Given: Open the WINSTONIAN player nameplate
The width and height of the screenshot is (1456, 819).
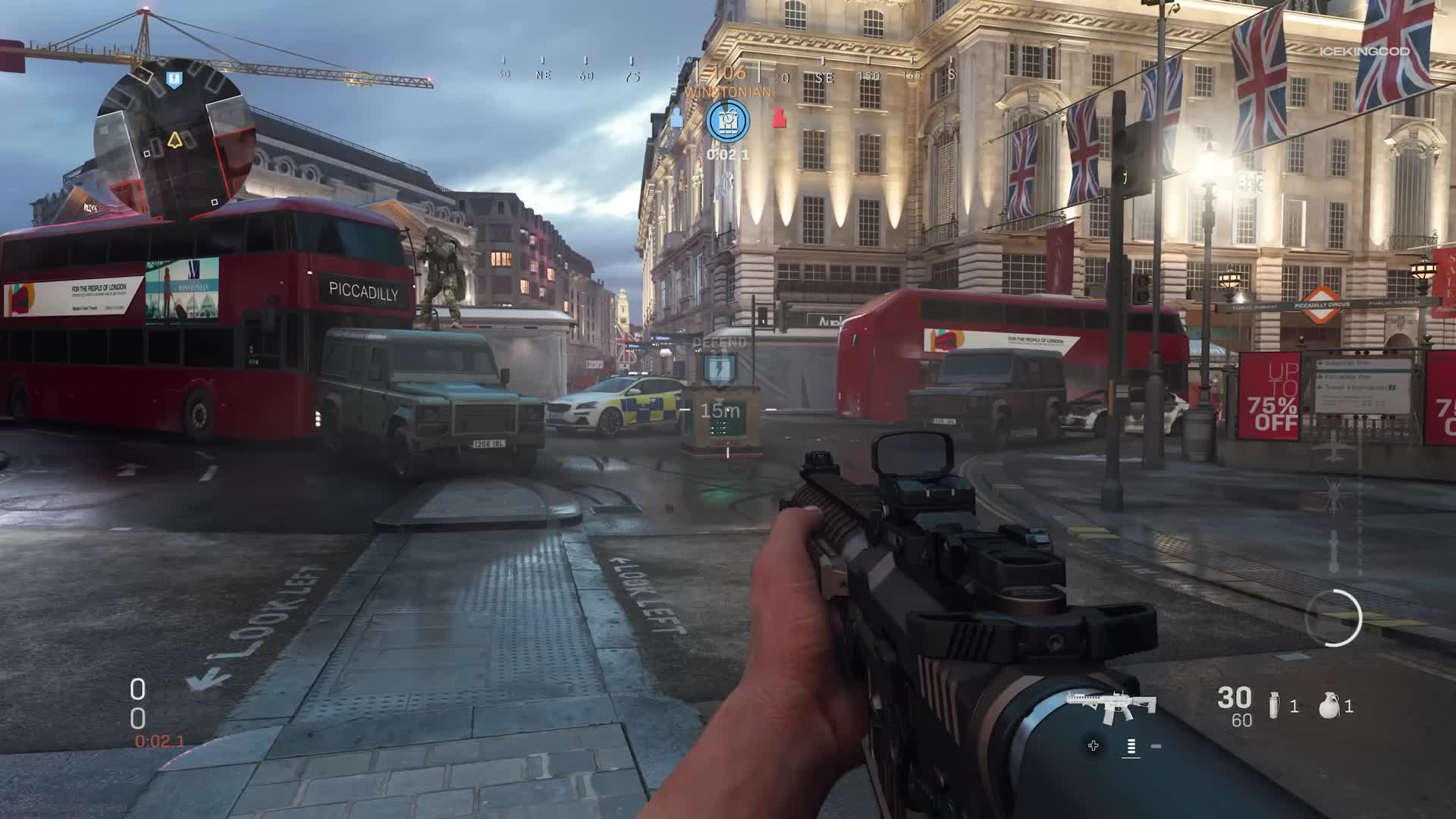Looking at the screenshot, I should [727, 89].
